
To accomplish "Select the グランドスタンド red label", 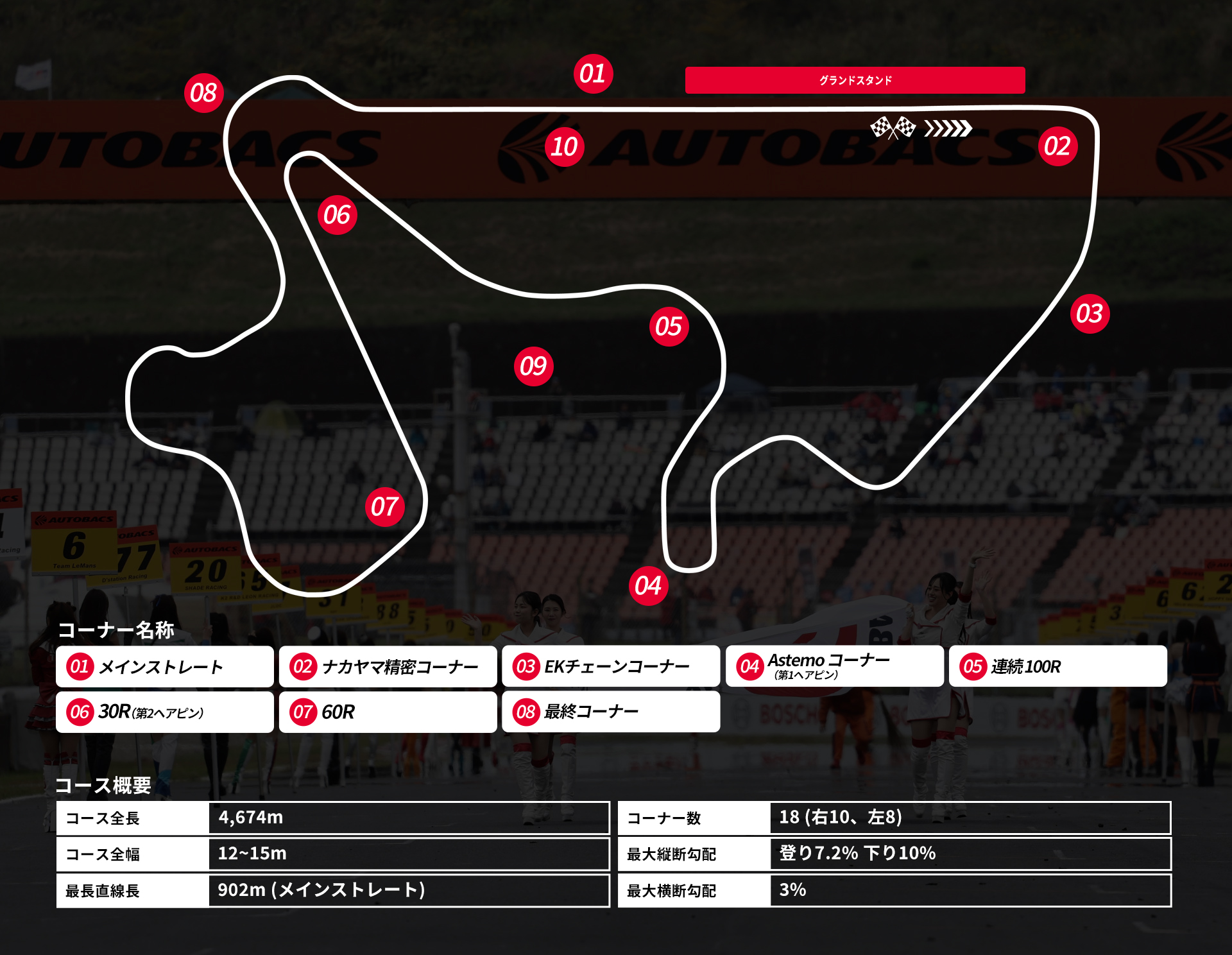I will click(x=855, y=80).
